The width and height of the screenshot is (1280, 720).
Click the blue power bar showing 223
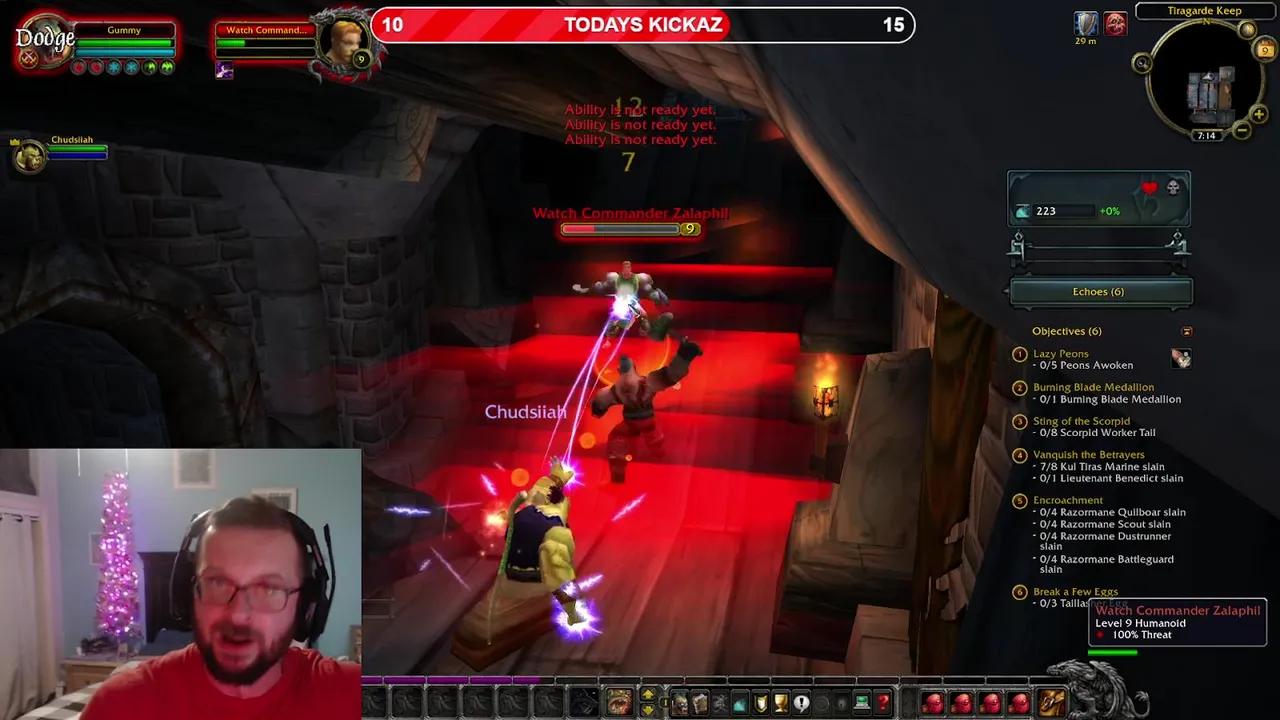pyautogui.click(x=1067, y=210)
